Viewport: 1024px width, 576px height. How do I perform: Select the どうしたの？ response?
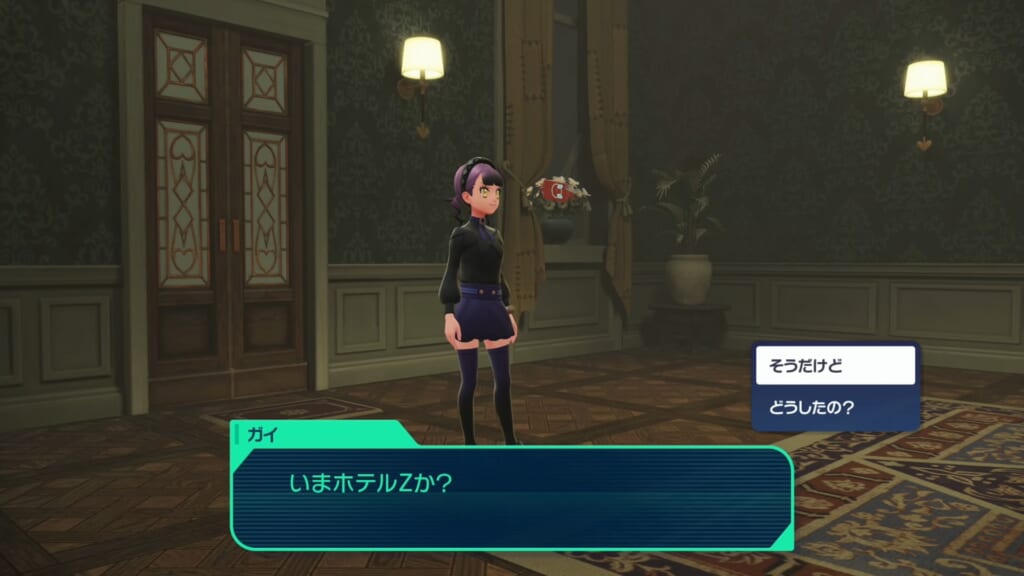coord(835,408)
